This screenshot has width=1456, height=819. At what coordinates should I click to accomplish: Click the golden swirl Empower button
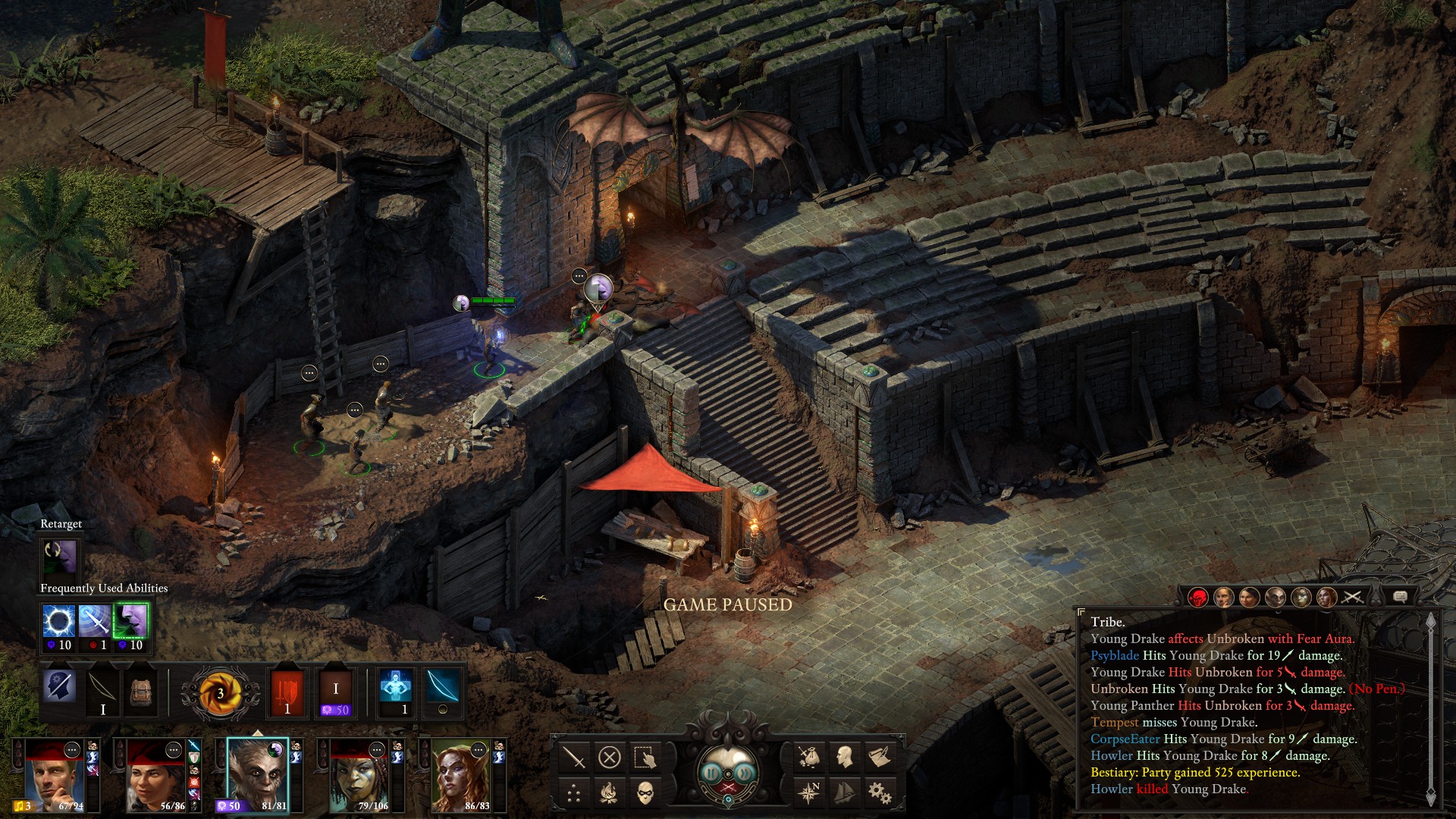click(220, 692)
